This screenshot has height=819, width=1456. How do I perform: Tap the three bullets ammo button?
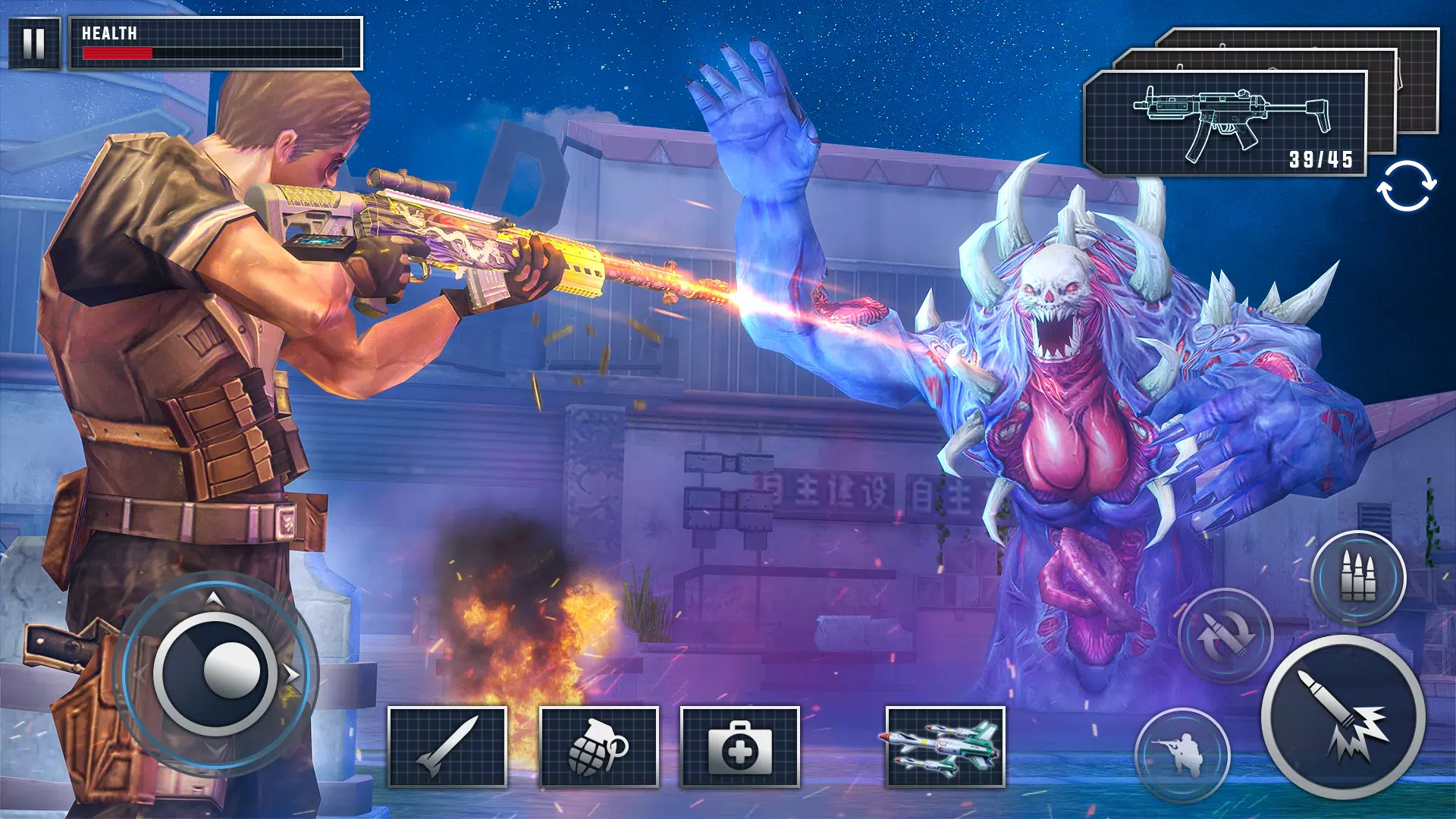click(1358, 578)
